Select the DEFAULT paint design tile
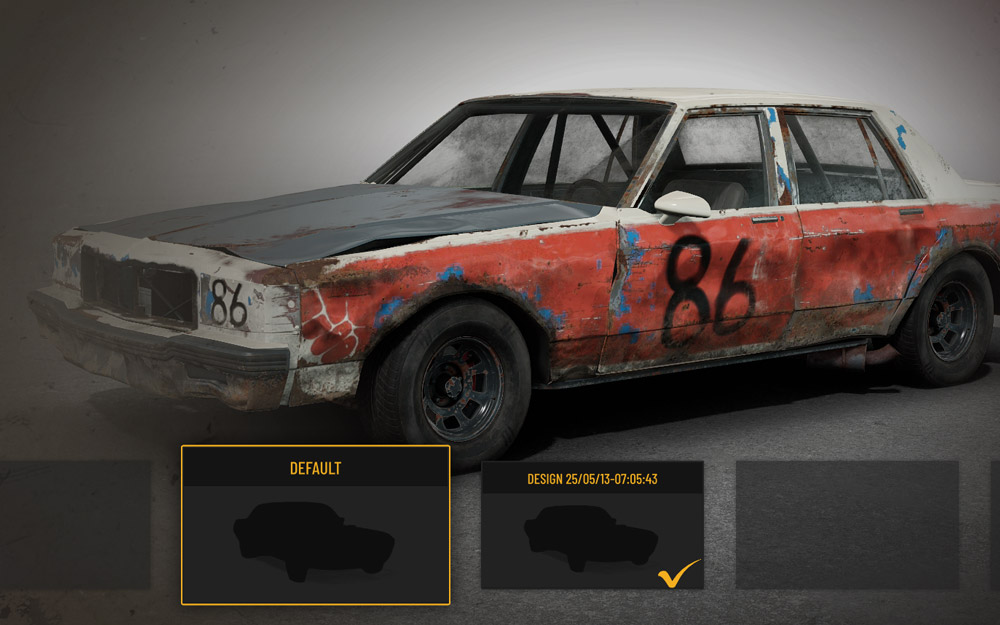 tap(315, 525)
